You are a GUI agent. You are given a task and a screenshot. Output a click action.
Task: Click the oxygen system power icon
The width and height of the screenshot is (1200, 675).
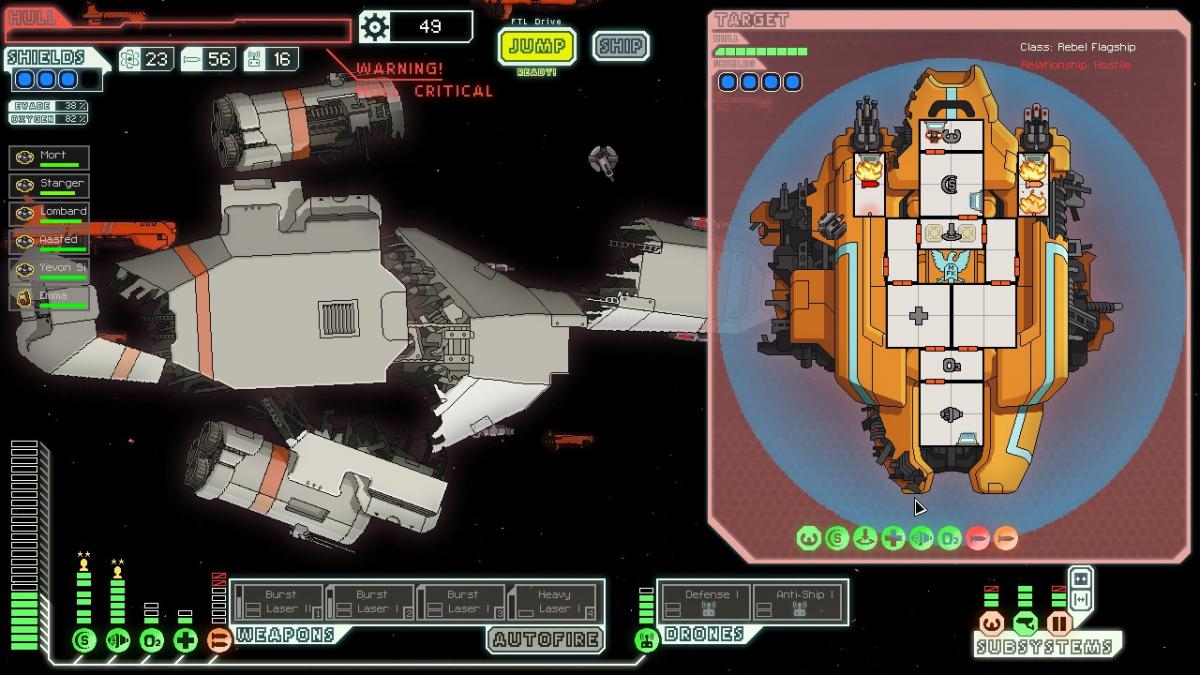[x=151, y=640]
